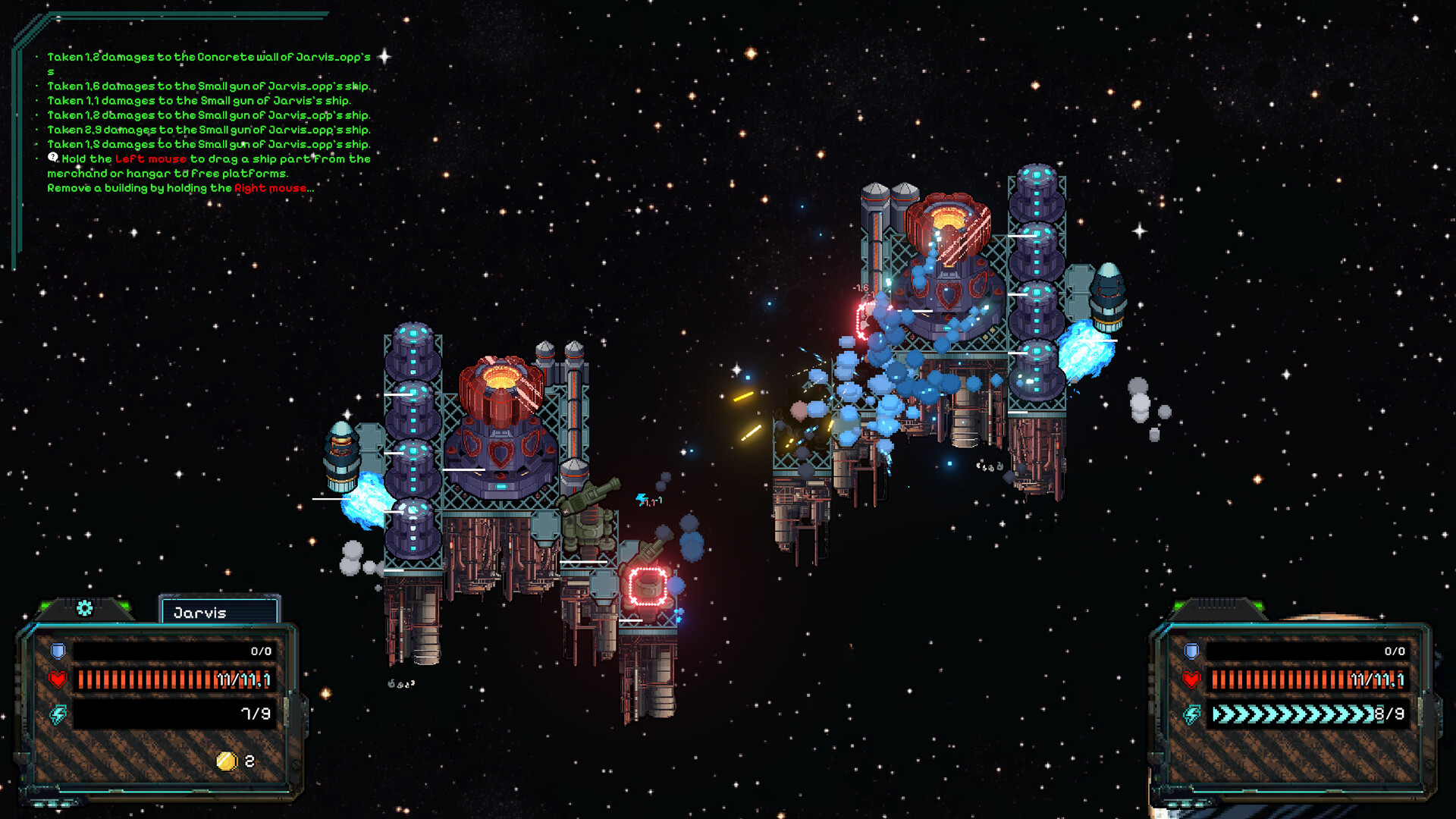Click the gold coin icon showing 2 coins
1456x819 pixels.
click(225, 762)
